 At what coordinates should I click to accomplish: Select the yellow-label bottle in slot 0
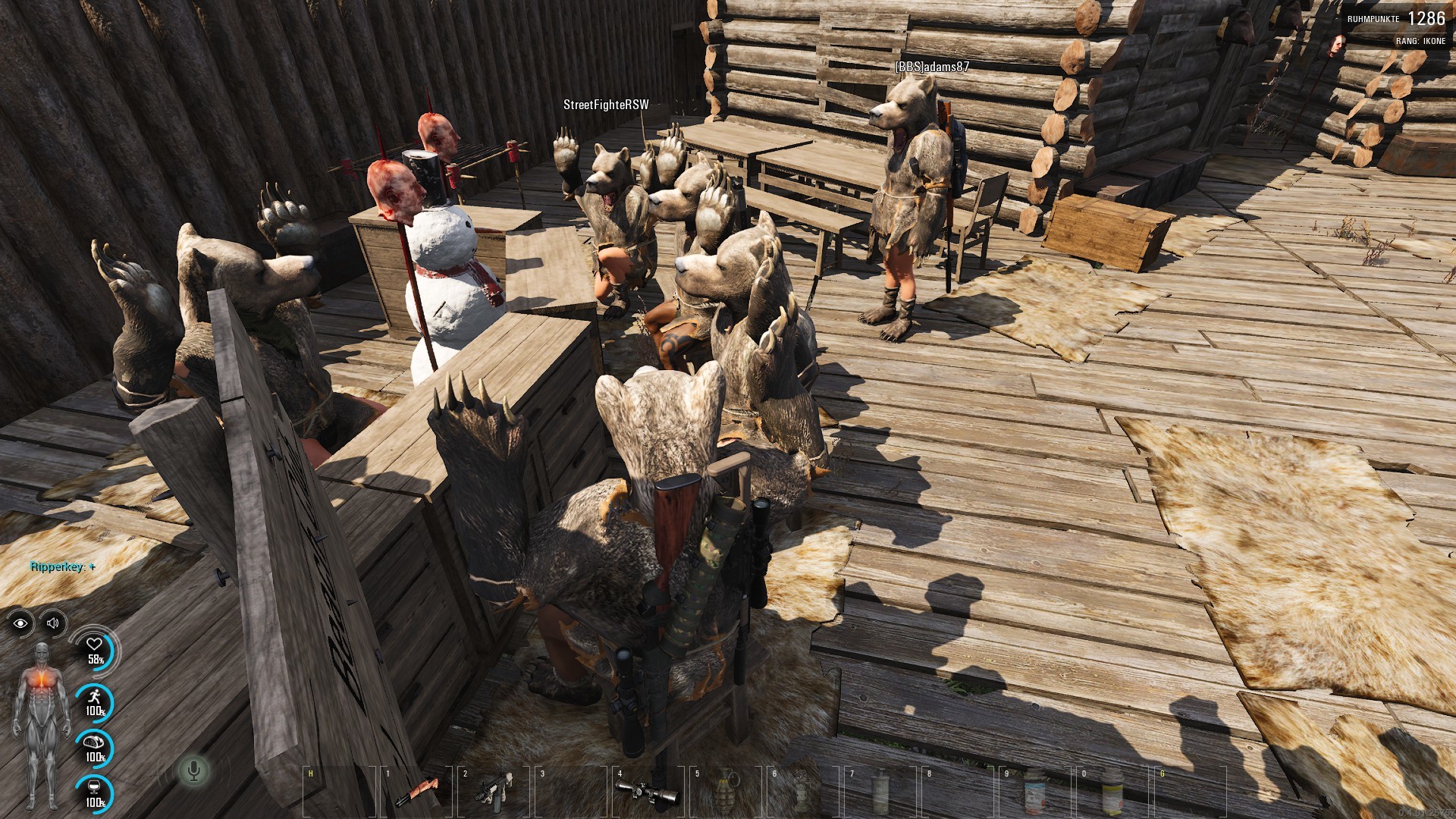pos(1112,792)
